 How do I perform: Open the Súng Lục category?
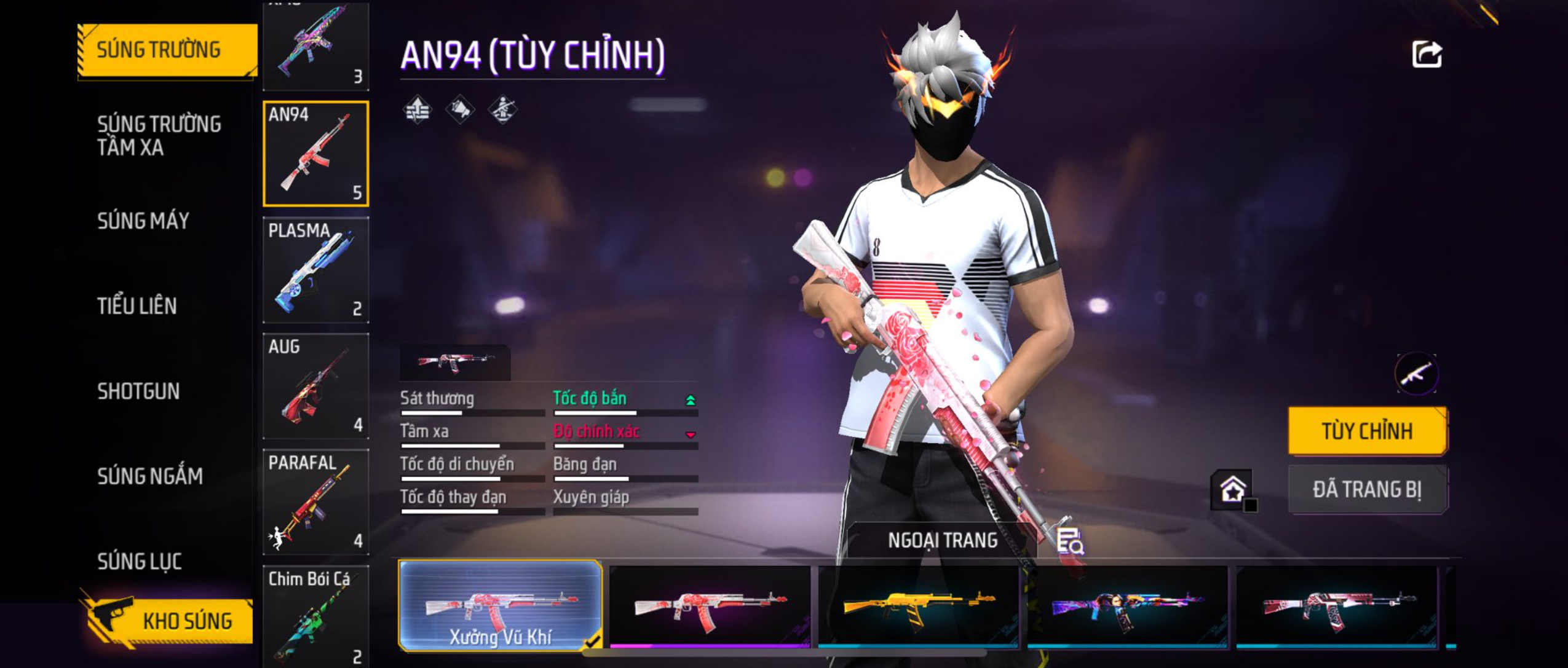point(139,561)
